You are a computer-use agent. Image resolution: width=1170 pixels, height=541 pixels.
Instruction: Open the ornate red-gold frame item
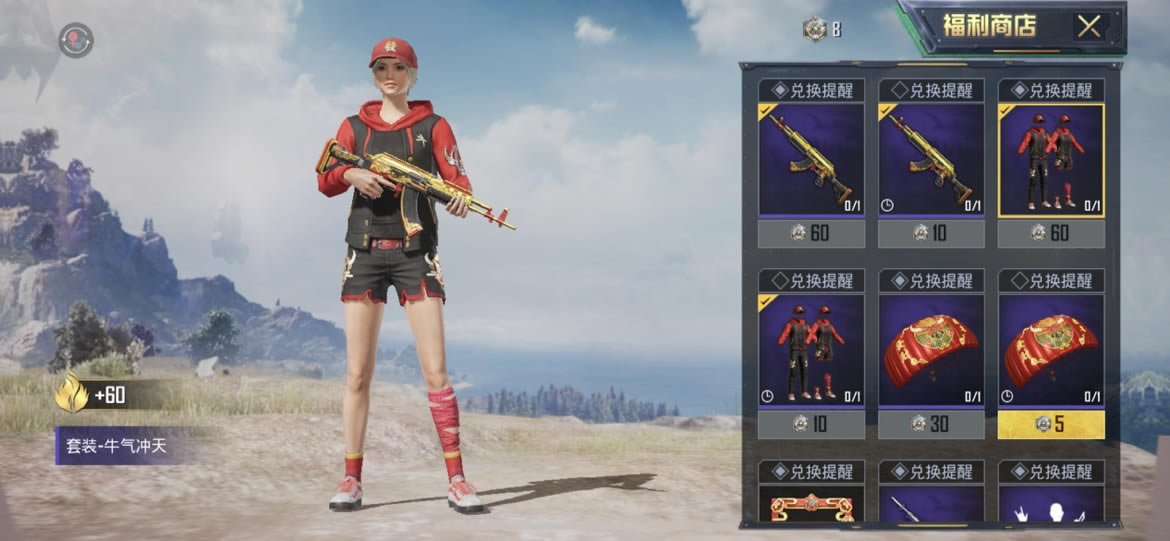(811, 505)
